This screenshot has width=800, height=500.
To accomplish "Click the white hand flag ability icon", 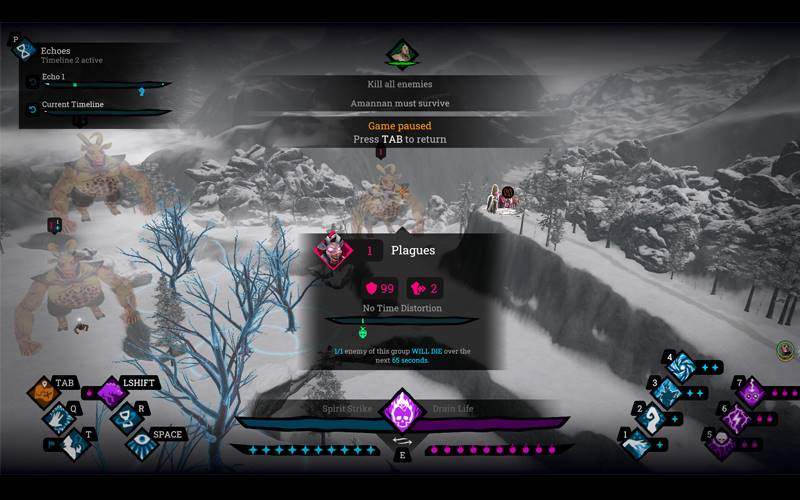I will pyautogui.click(x=72, y=444).
